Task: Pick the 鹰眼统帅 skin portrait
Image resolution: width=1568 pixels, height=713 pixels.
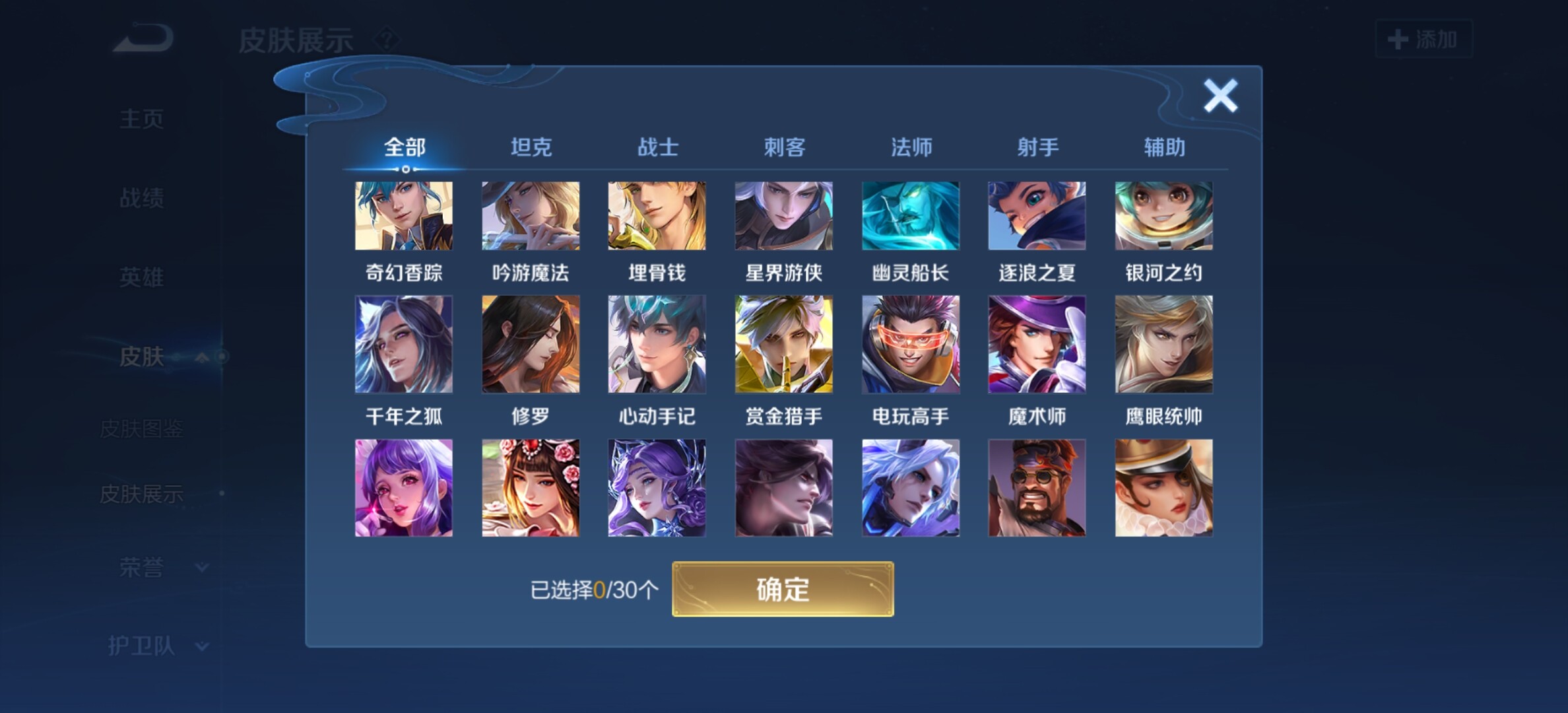Action: [x=1164, y=344]
